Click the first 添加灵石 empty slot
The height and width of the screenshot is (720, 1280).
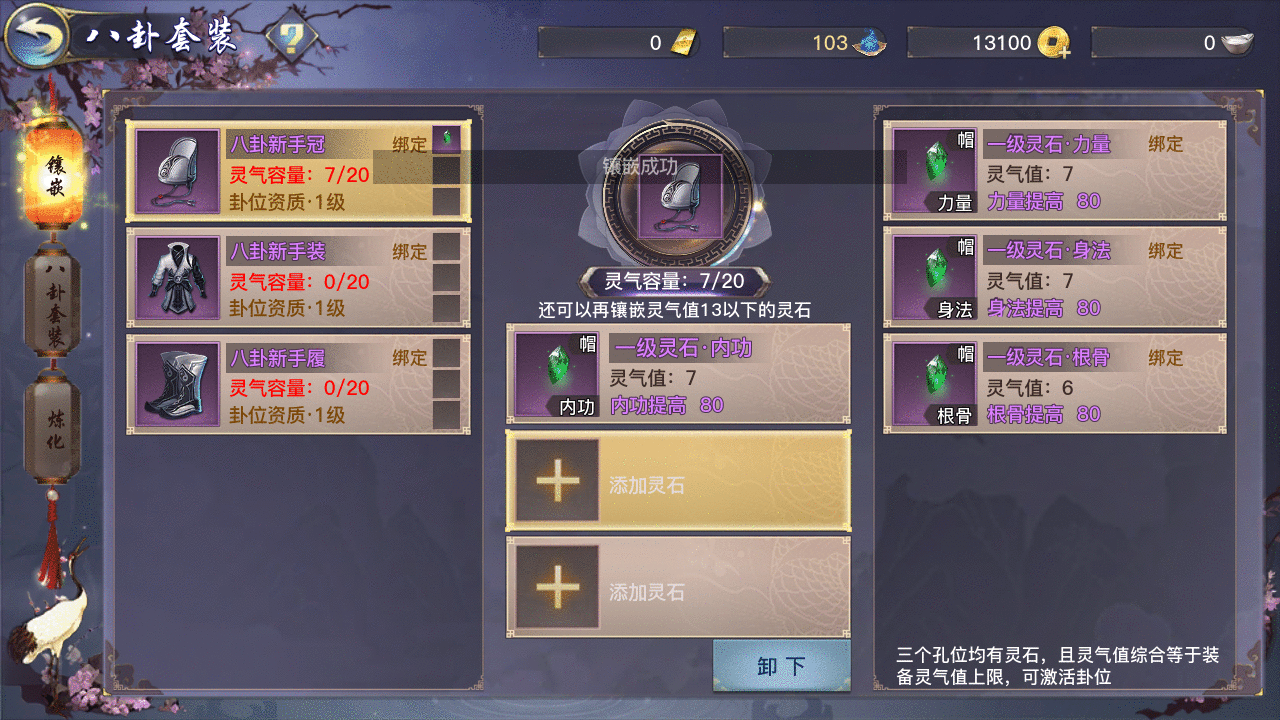(679, 482)
